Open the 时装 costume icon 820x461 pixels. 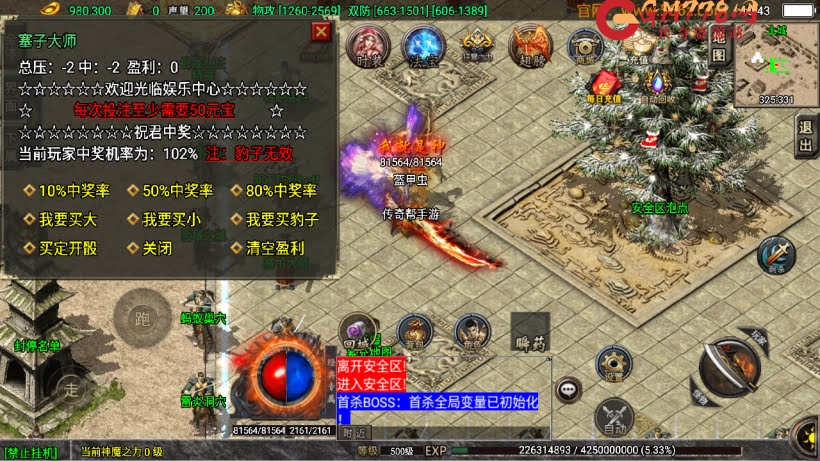point(369,47)
